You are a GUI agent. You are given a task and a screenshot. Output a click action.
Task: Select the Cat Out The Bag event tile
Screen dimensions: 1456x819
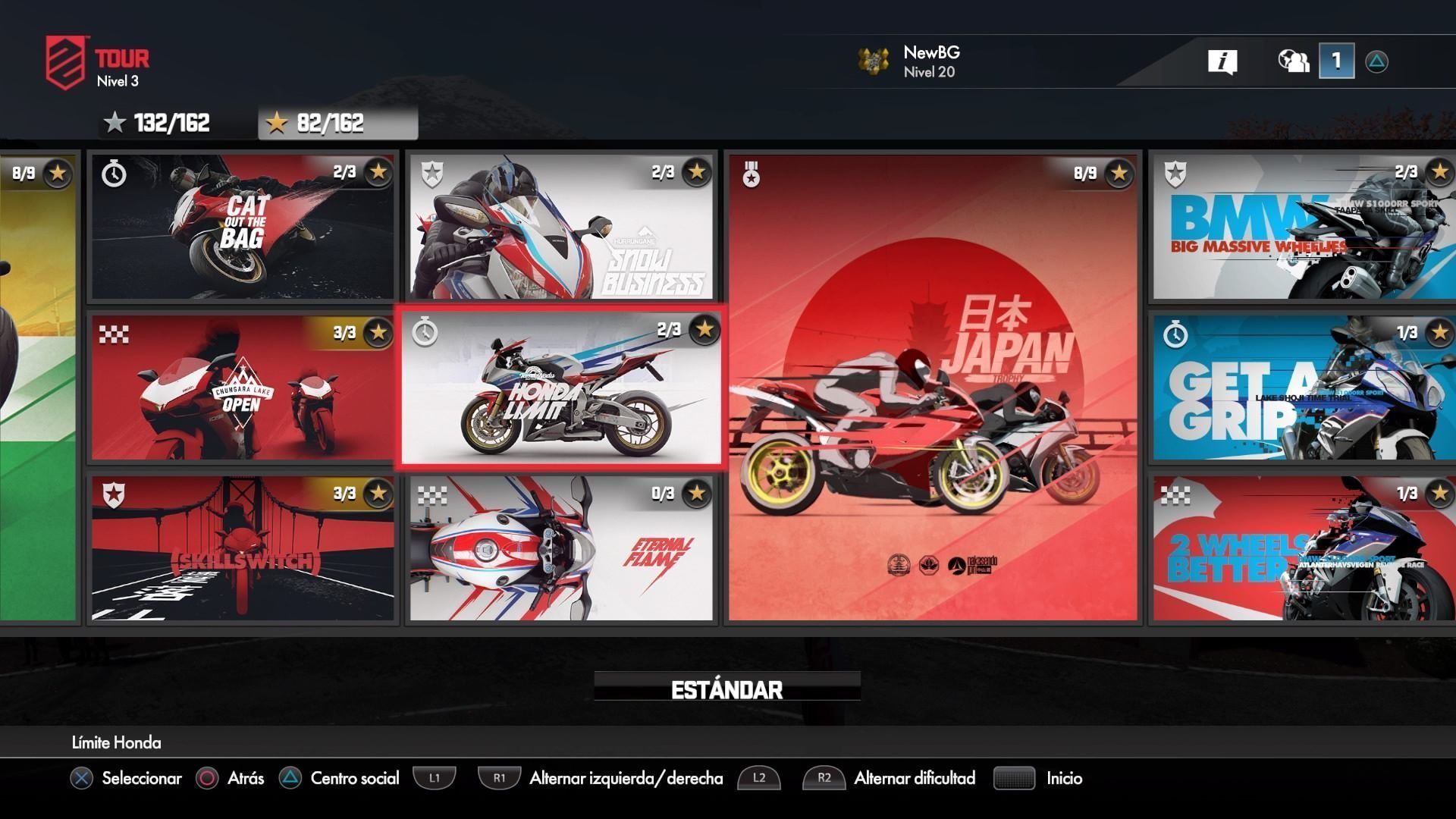click(x=243, y=227)
